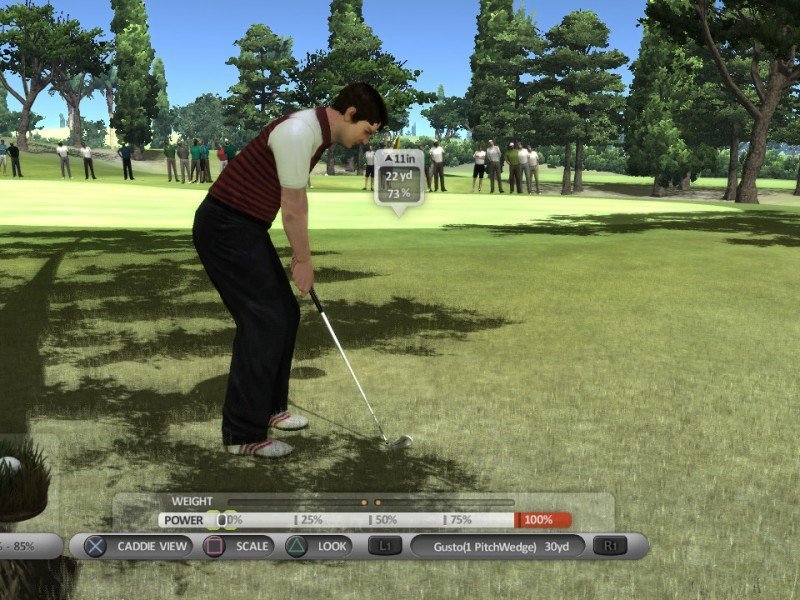Open the Caddie View option

pos(138,546)
